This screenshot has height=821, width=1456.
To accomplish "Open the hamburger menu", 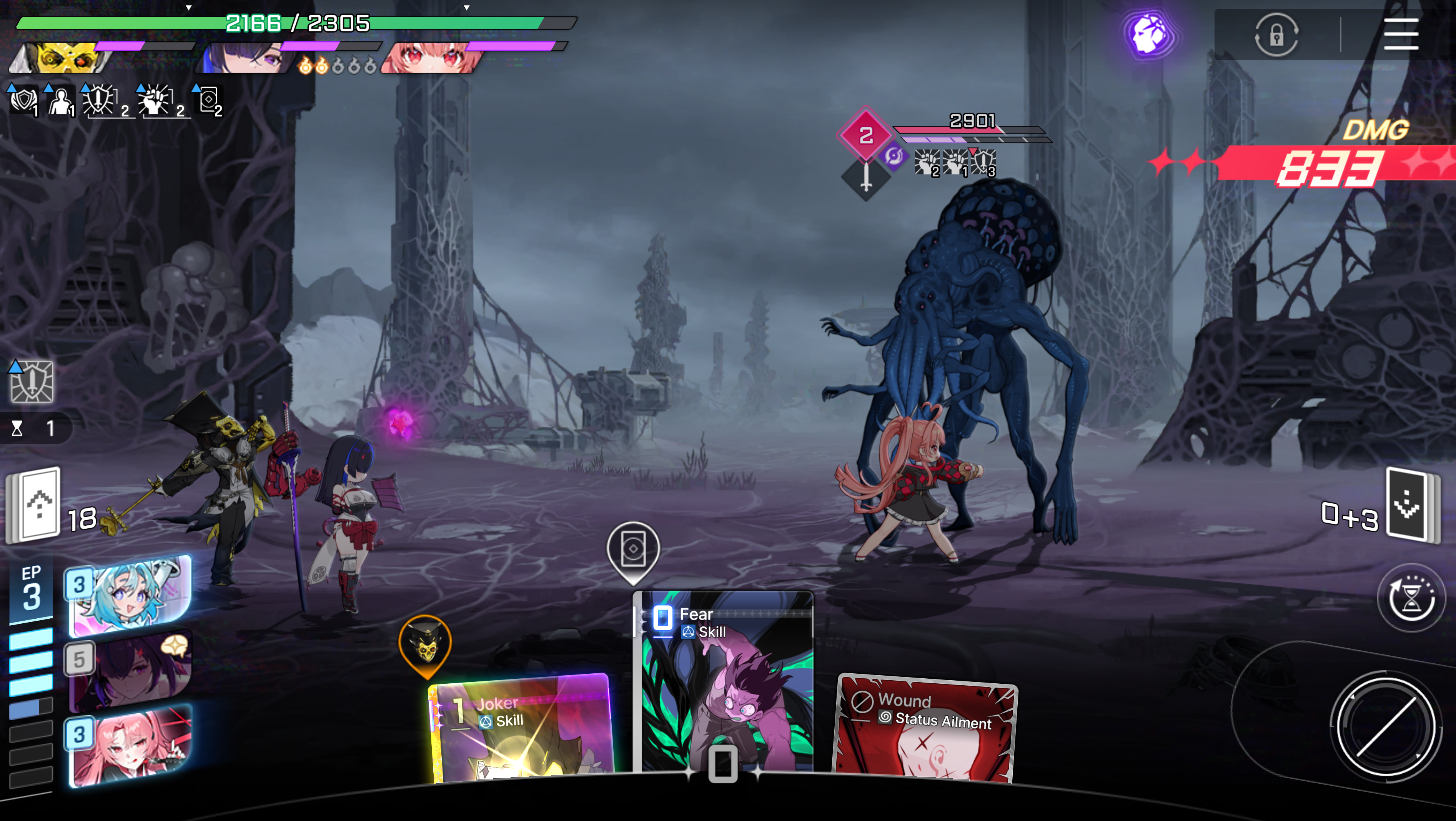I will (x=1400, y=35).
